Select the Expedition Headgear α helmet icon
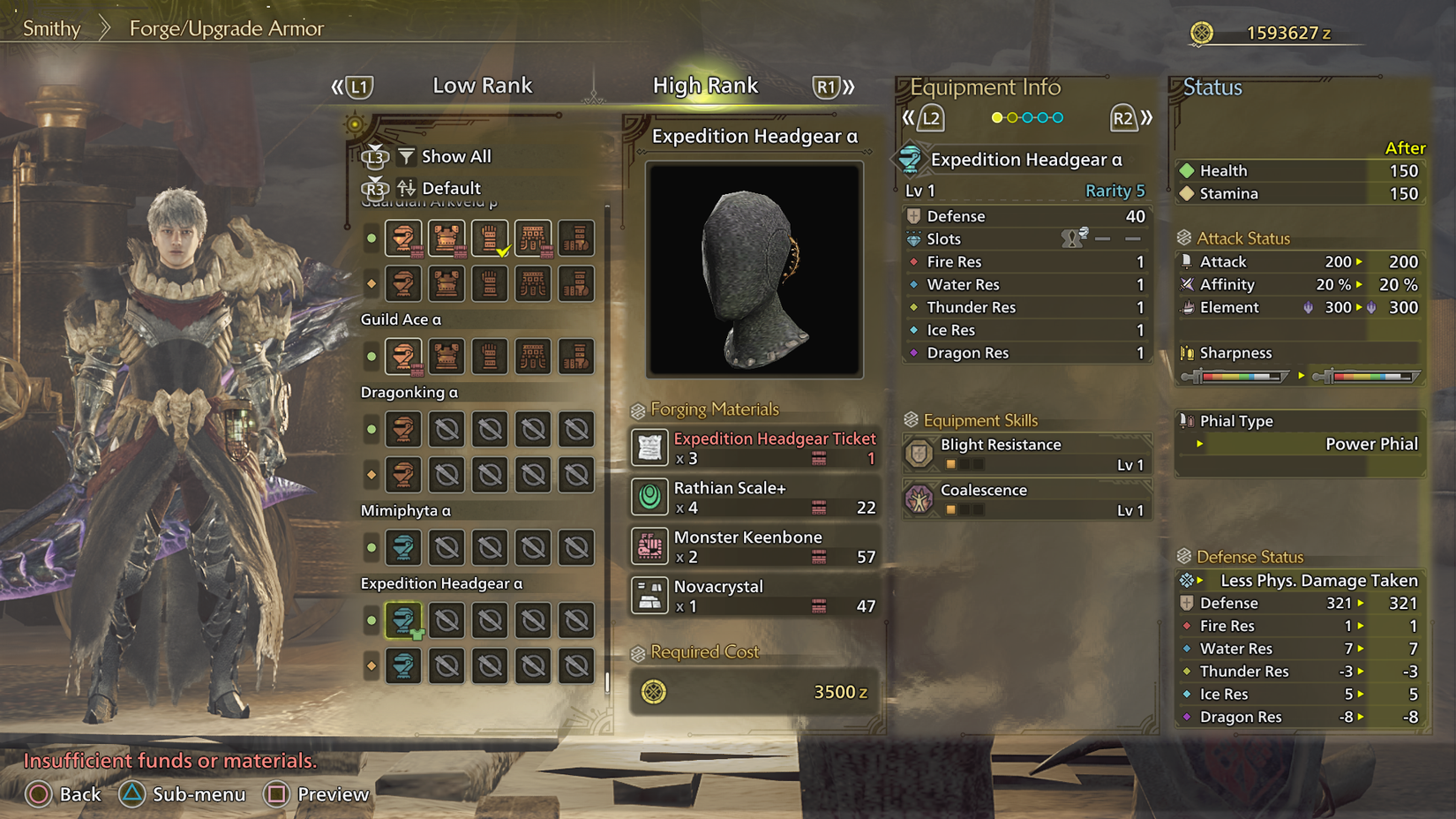Image resolution: width=1456 pixels, height=819 pixels. pos(403,620)
